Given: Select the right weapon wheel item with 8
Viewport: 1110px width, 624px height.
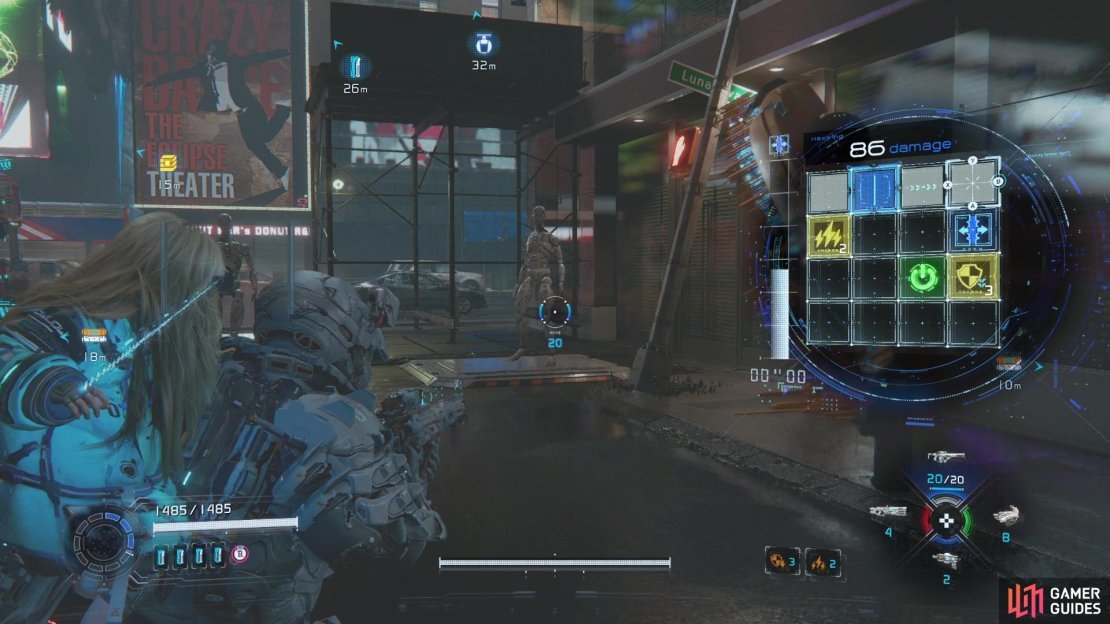Looking at the screenshot, I should pos(1005,516).
